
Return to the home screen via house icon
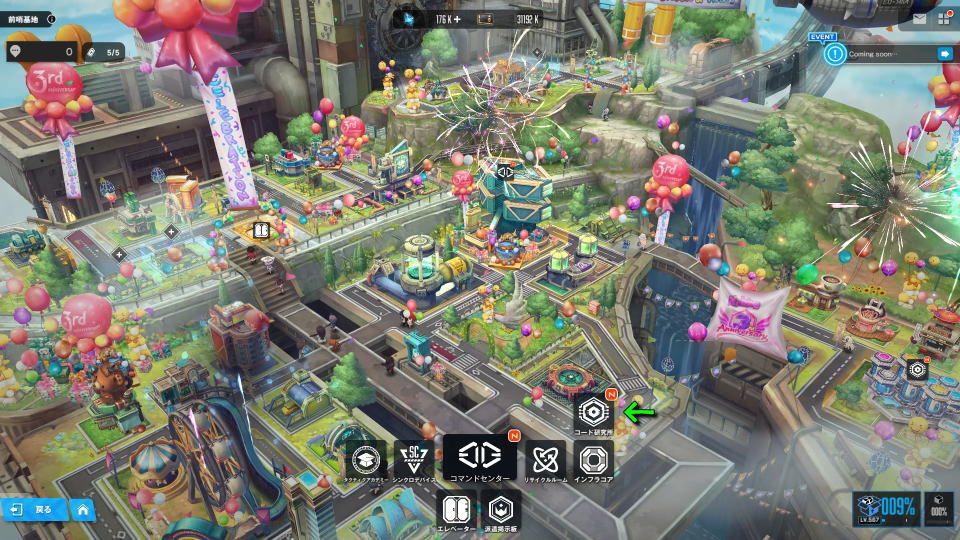coord(82,509)
